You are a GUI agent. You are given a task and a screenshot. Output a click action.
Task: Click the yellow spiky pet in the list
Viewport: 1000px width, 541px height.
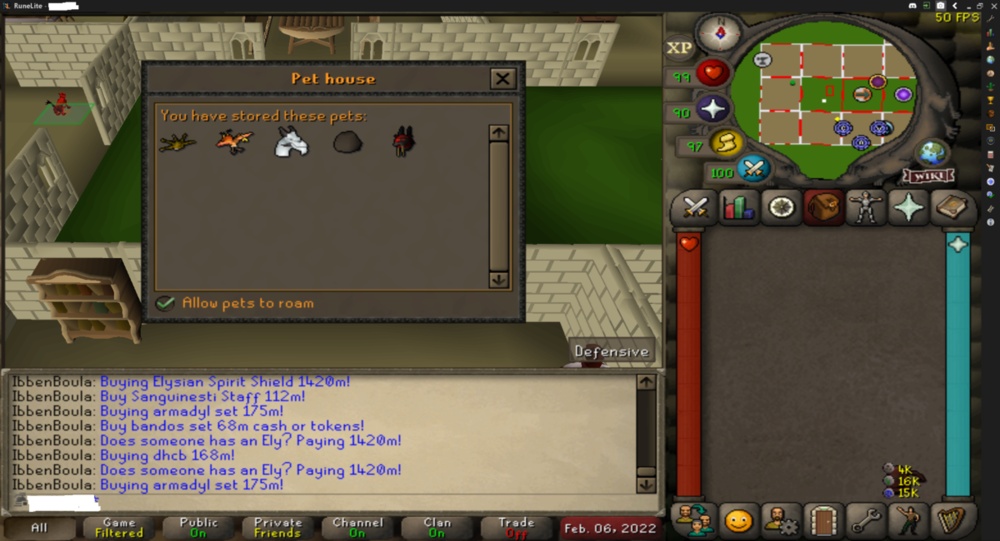[x=177, y=144]
